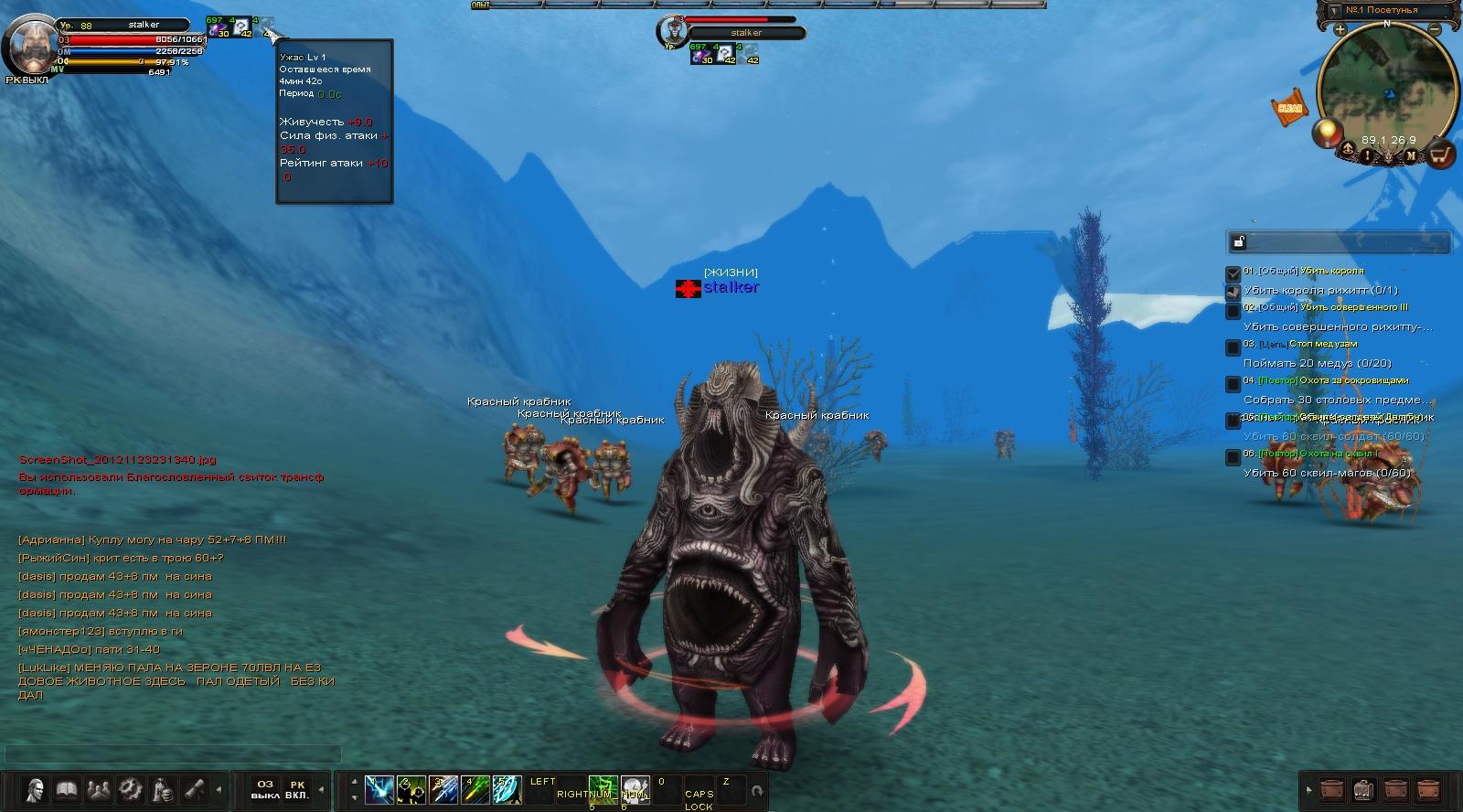Open the world map with the M button

(x=1411, y=155)
